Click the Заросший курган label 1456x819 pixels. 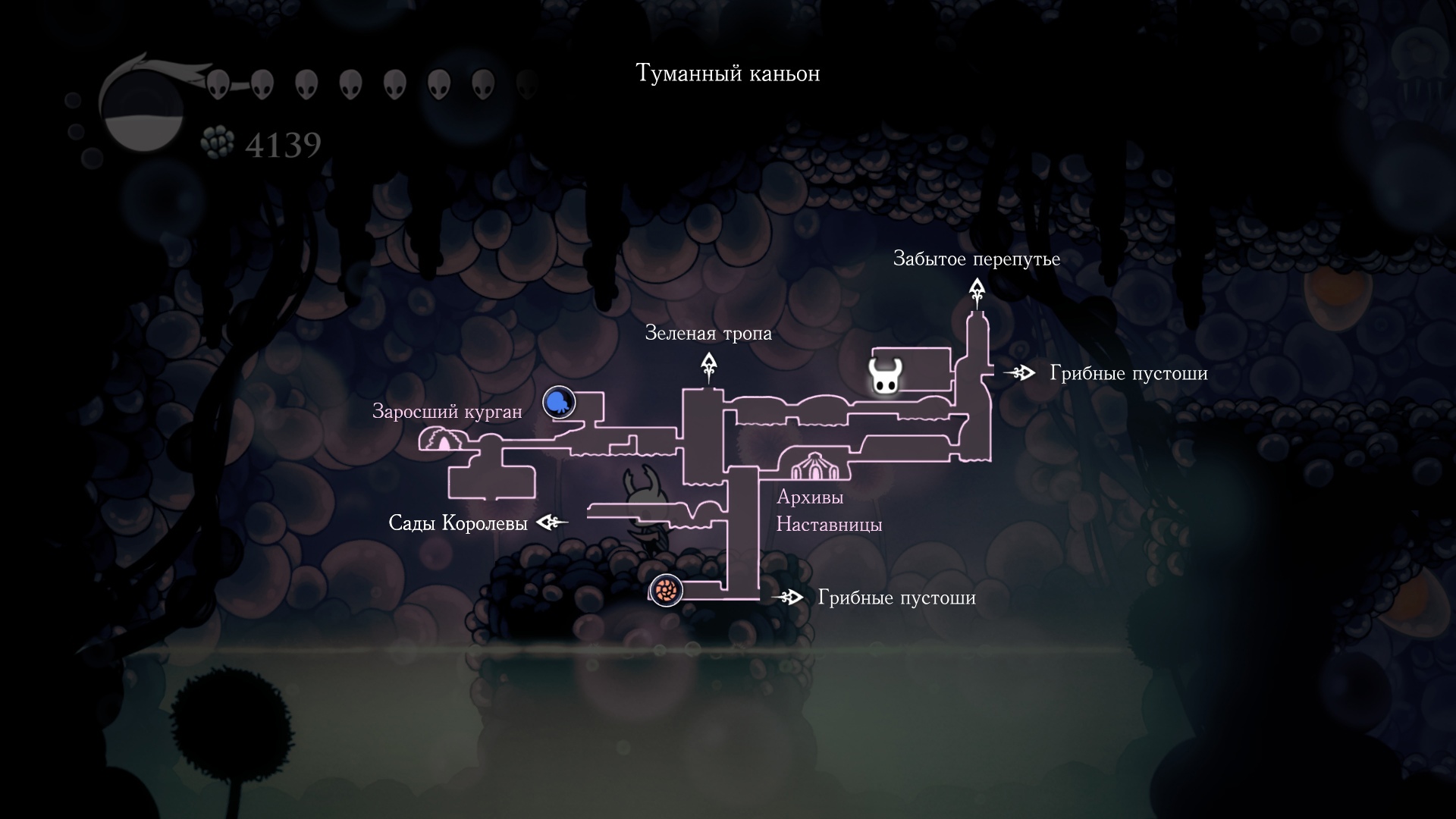click(447, 412)
